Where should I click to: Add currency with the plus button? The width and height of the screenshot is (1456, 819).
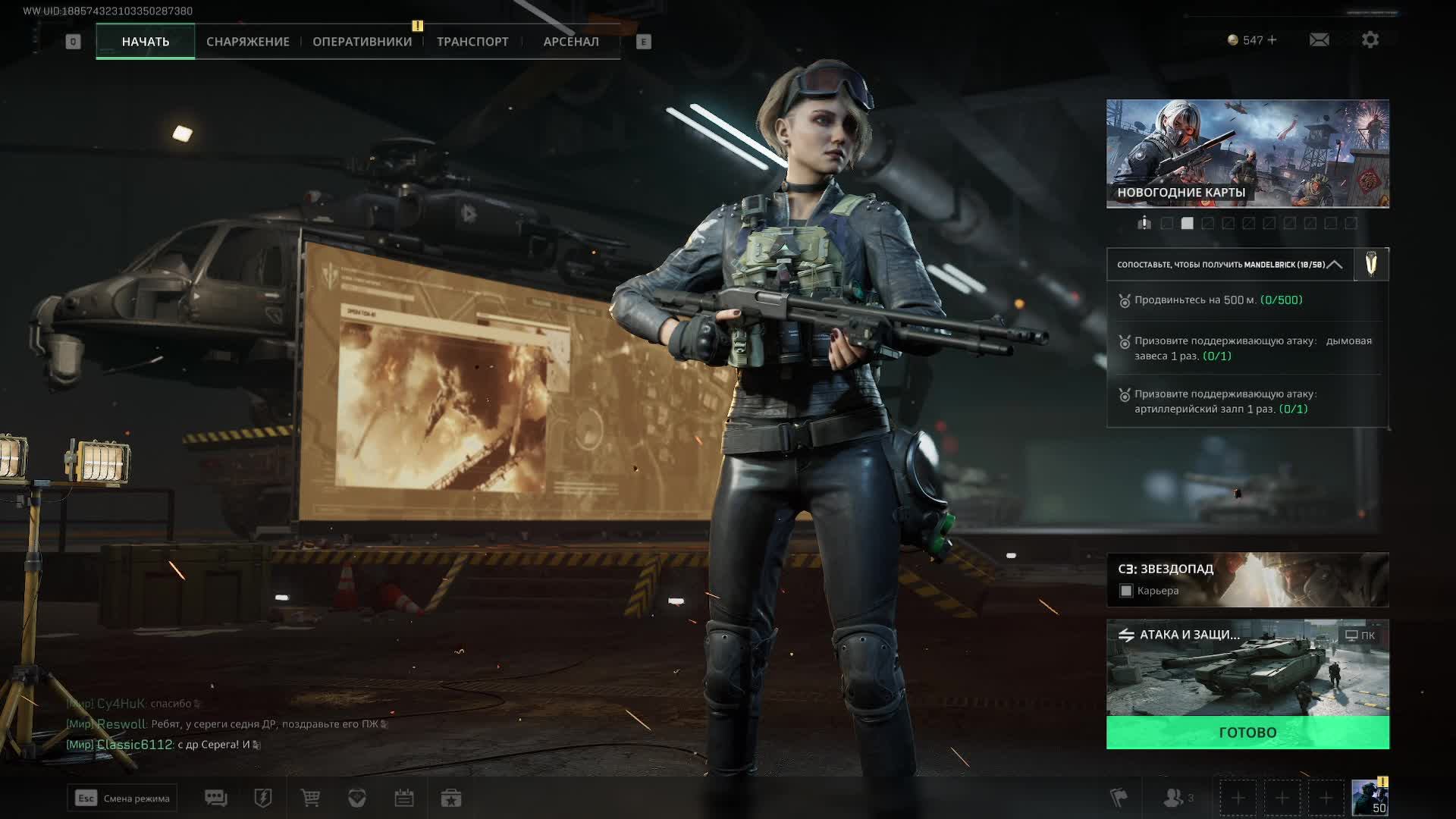[x=1272, y=40]
